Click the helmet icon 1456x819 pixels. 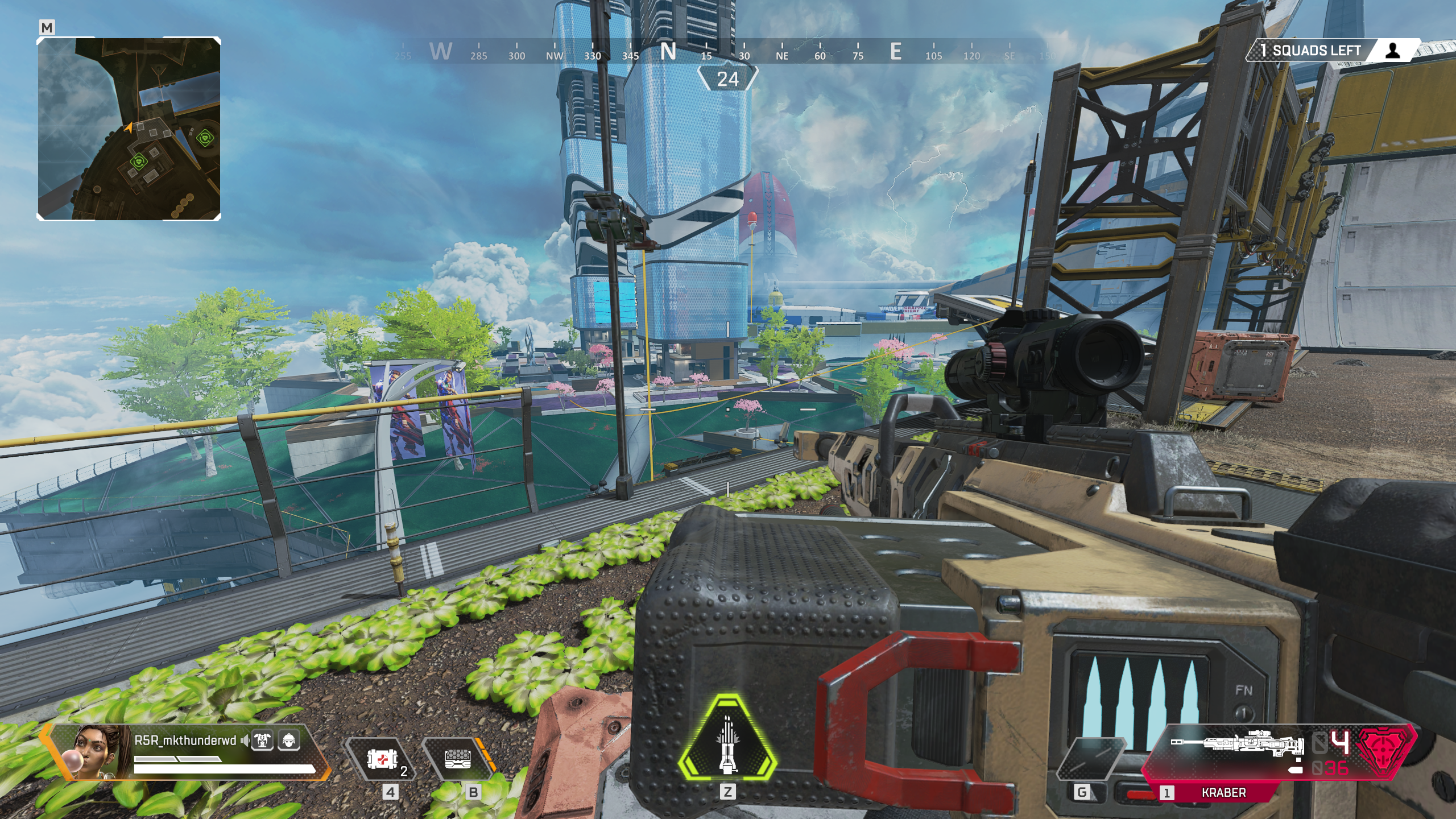(x=289, y=741)
